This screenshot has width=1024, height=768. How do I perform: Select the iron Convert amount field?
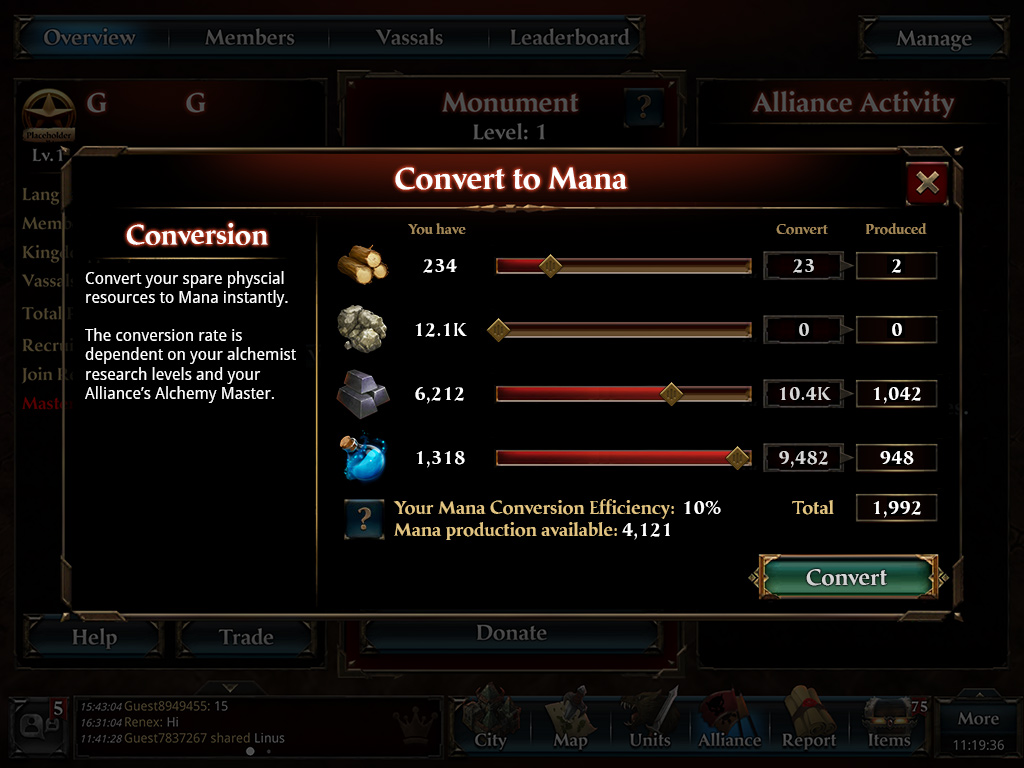[803, 394]
